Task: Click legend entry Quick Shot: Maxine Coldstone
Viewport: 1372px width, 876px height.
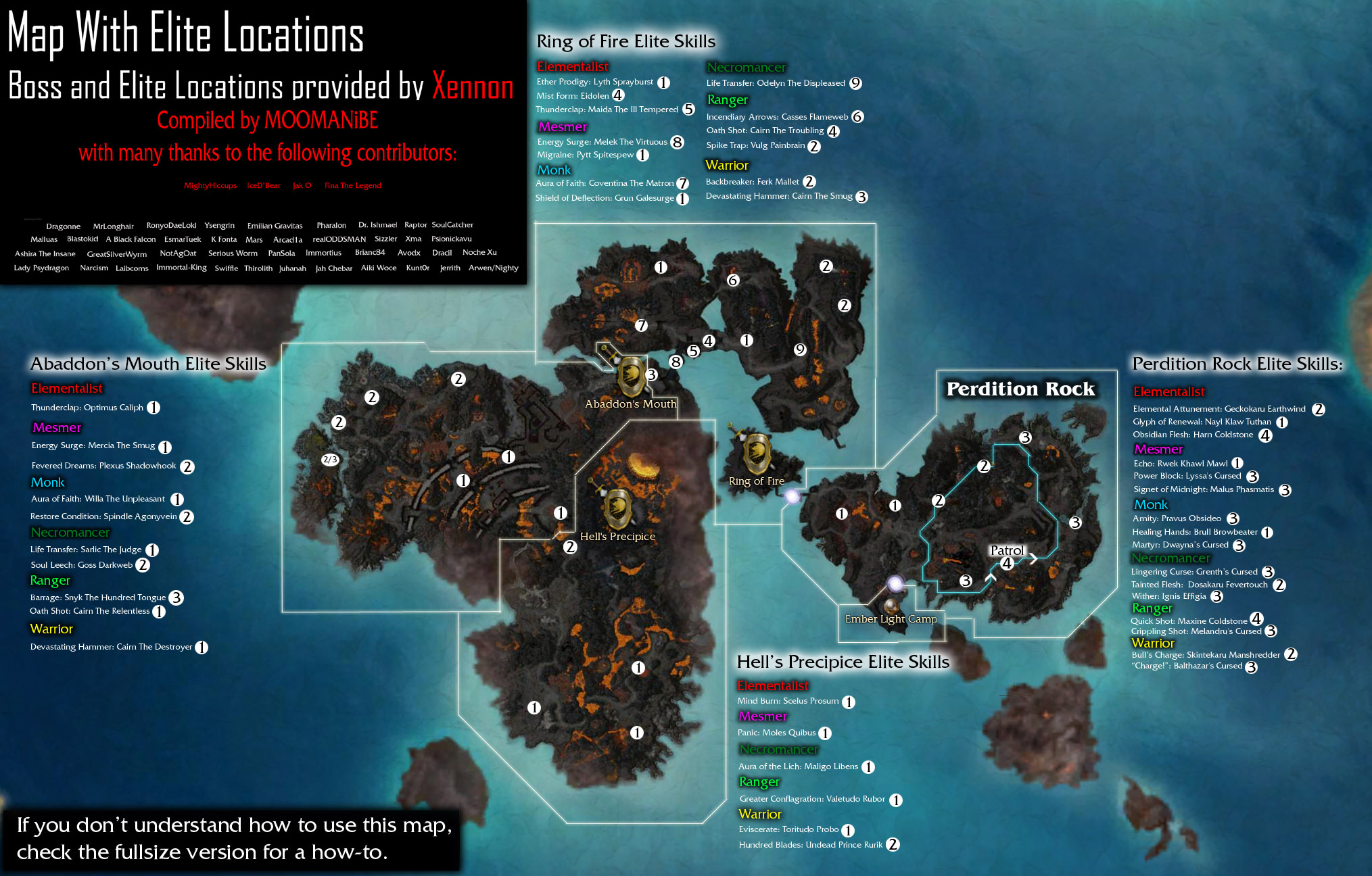Action: [1189, 620]
